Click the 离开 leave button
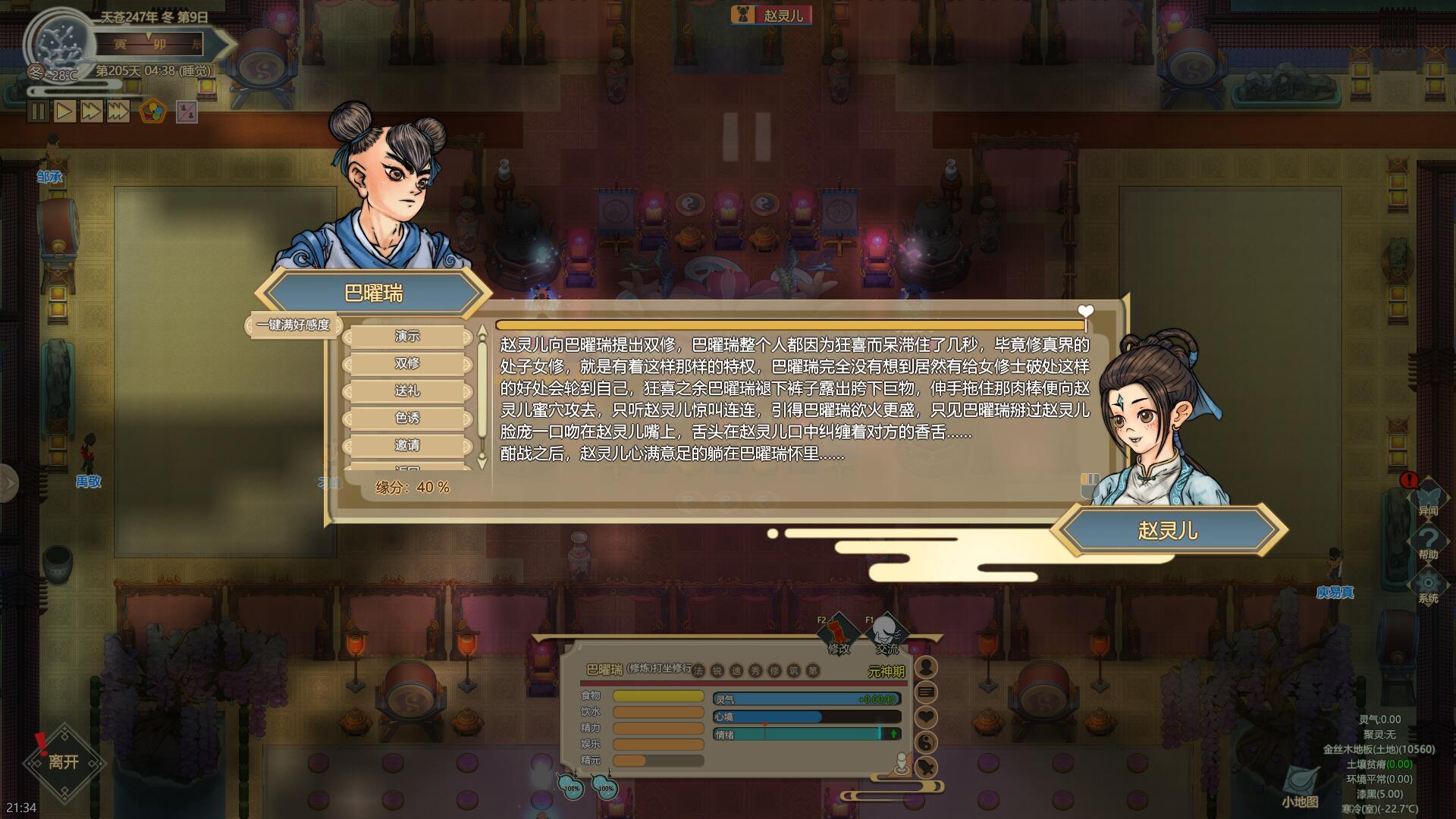The width and height of the screenshot is (1456, 819). pyautogui.click(x=63, y=762)
